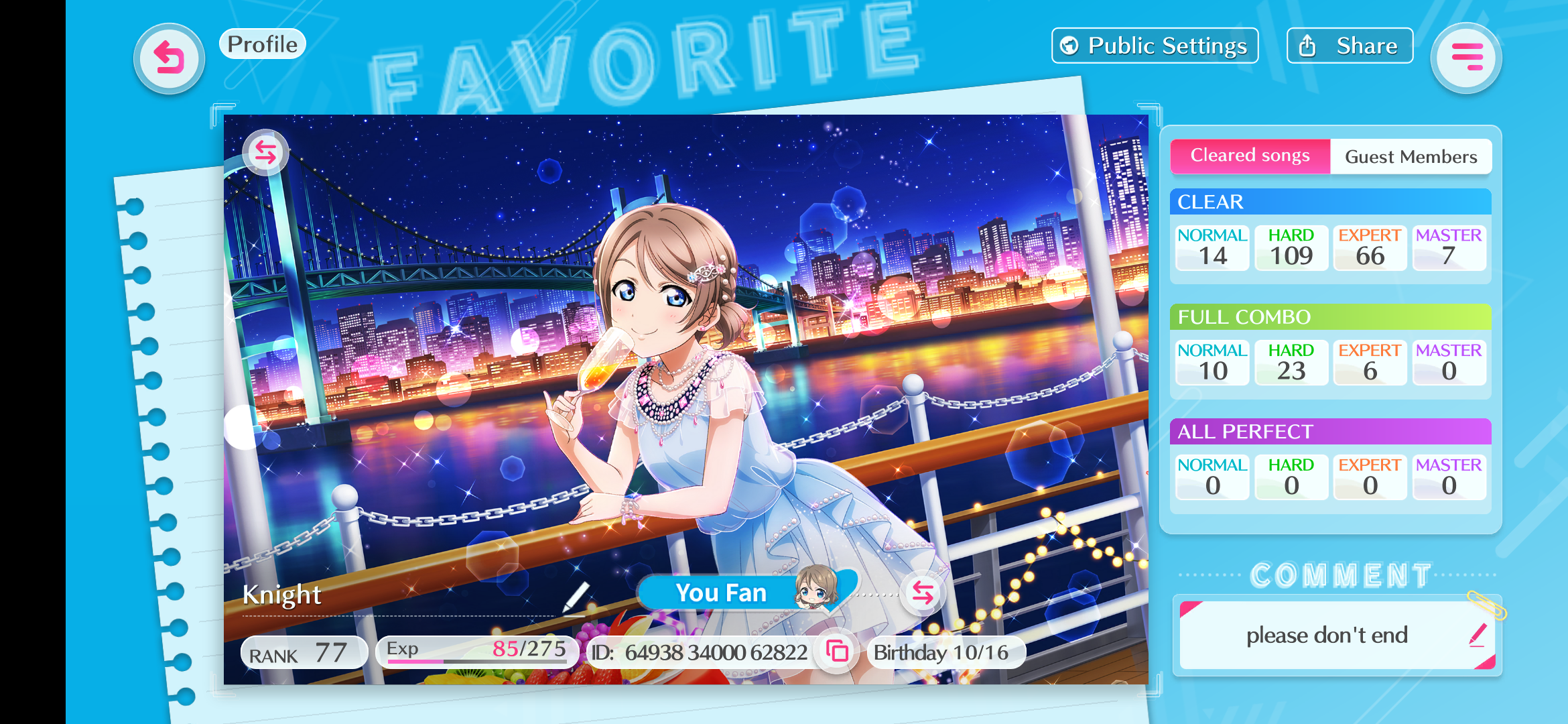Edit the profile comment

click(1477, 635)
